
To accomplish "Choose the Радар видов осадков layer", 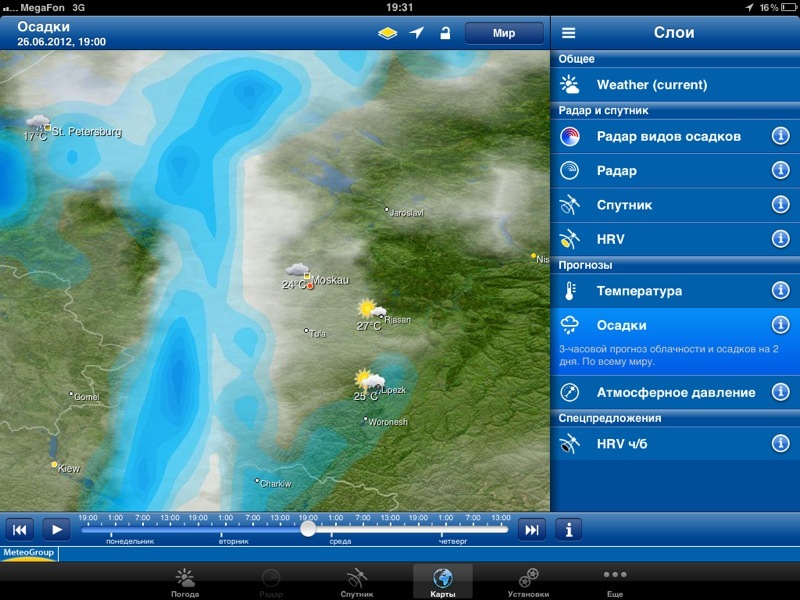I will pyautogui.click(x=660, y=136).
